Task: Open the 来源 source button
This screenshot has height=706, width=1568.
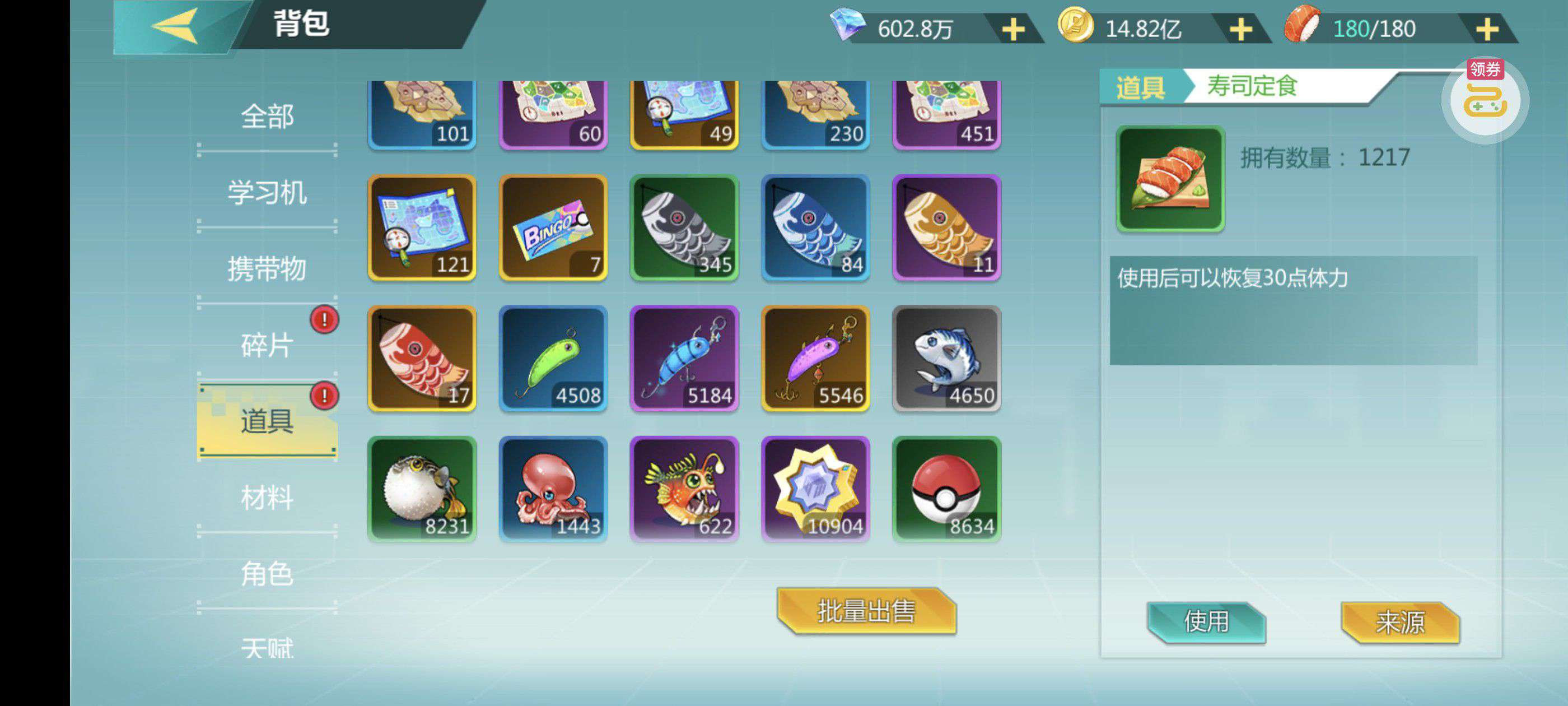Action: point(1400,622)
